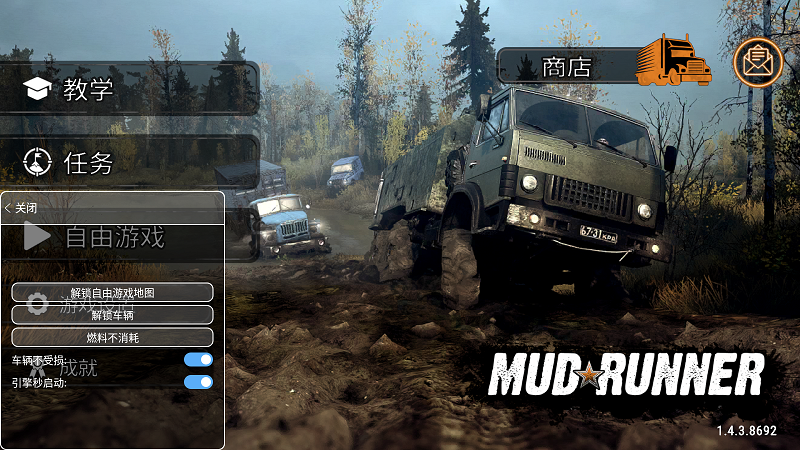This screenshot has height=450, width=800.
Task: Close the cheat panel via 关闭
Action: click(22, 208)
